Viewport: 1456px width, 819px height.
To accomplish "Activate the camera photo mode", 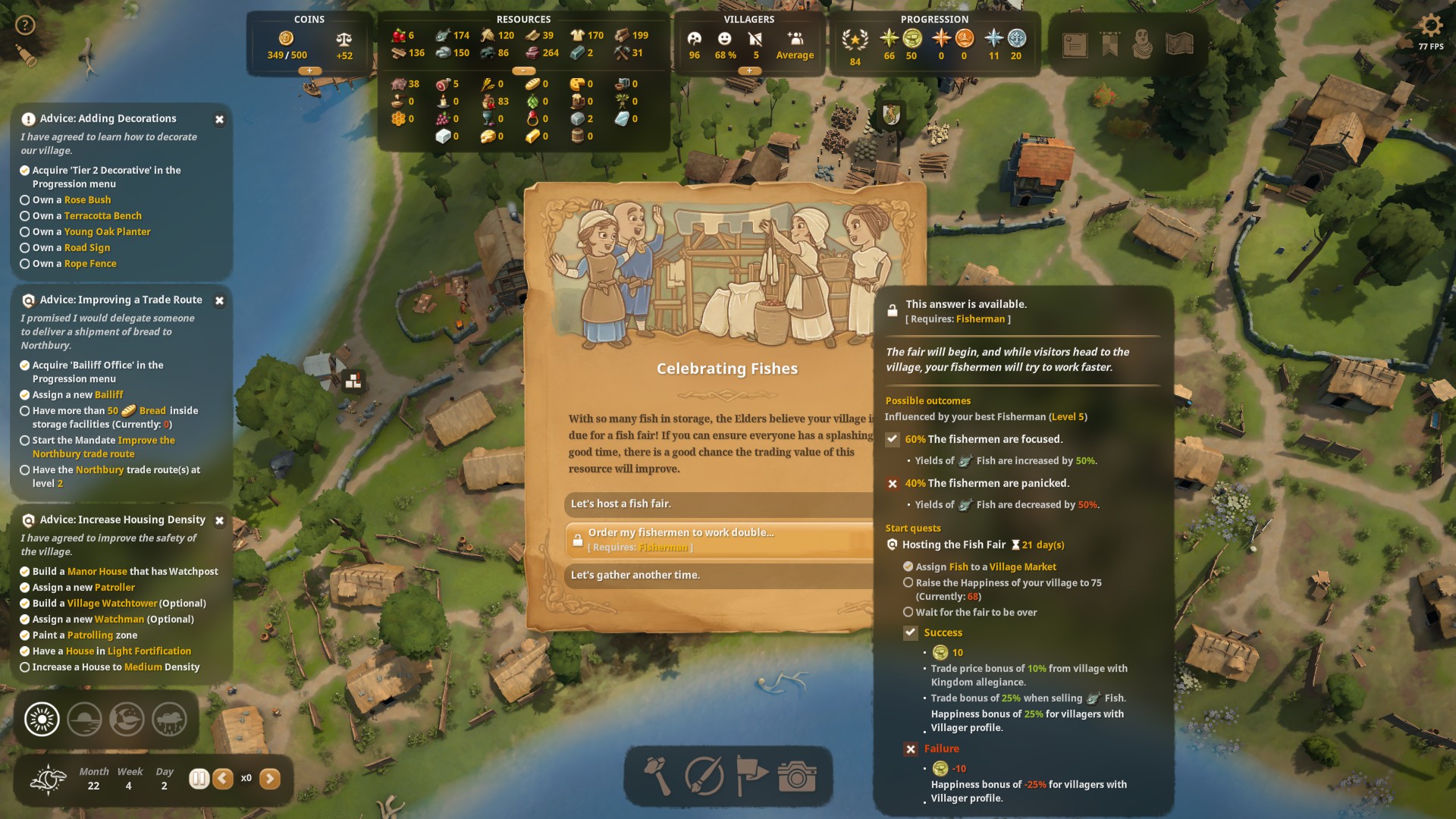I will pos(796,777).
